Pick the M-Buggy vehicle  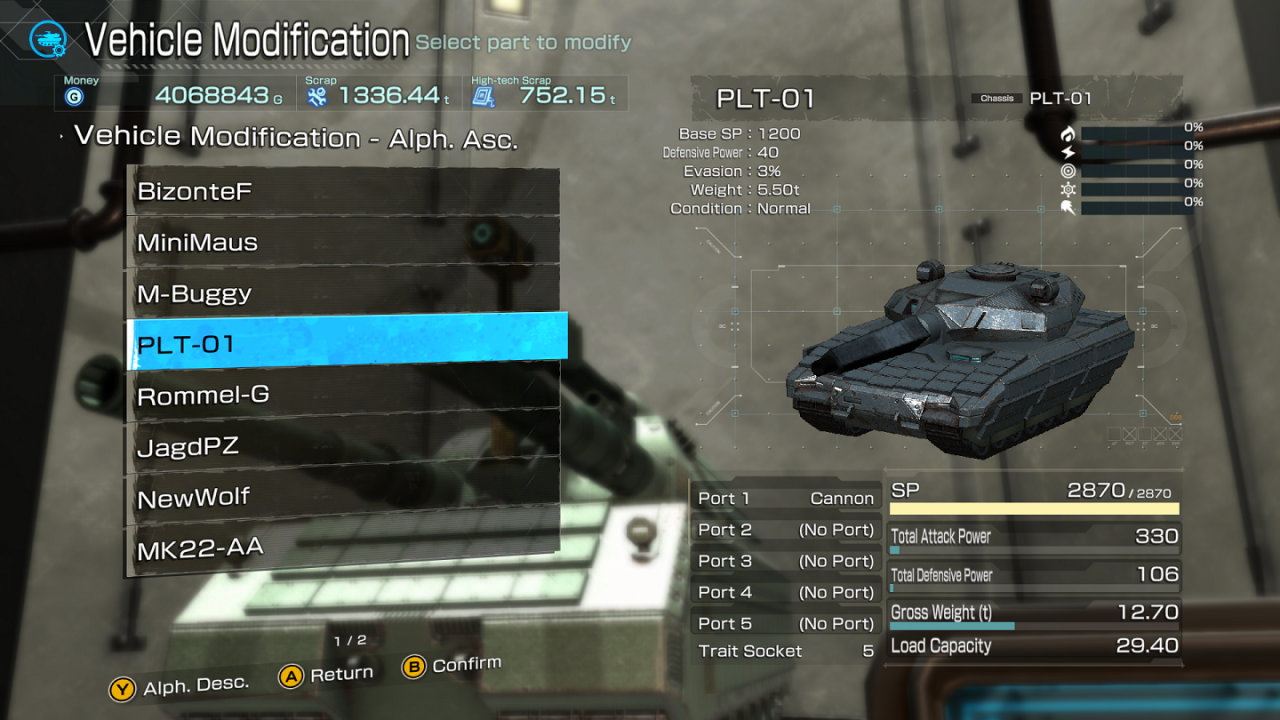pyautogui.click(x=342, y=293)
